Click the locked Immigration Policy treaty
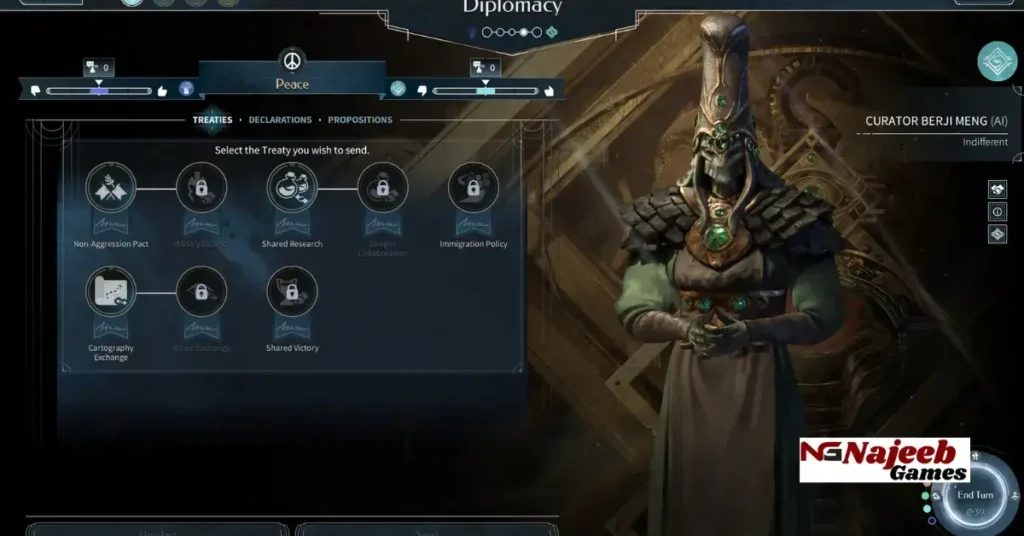 [x=473, y=188]
